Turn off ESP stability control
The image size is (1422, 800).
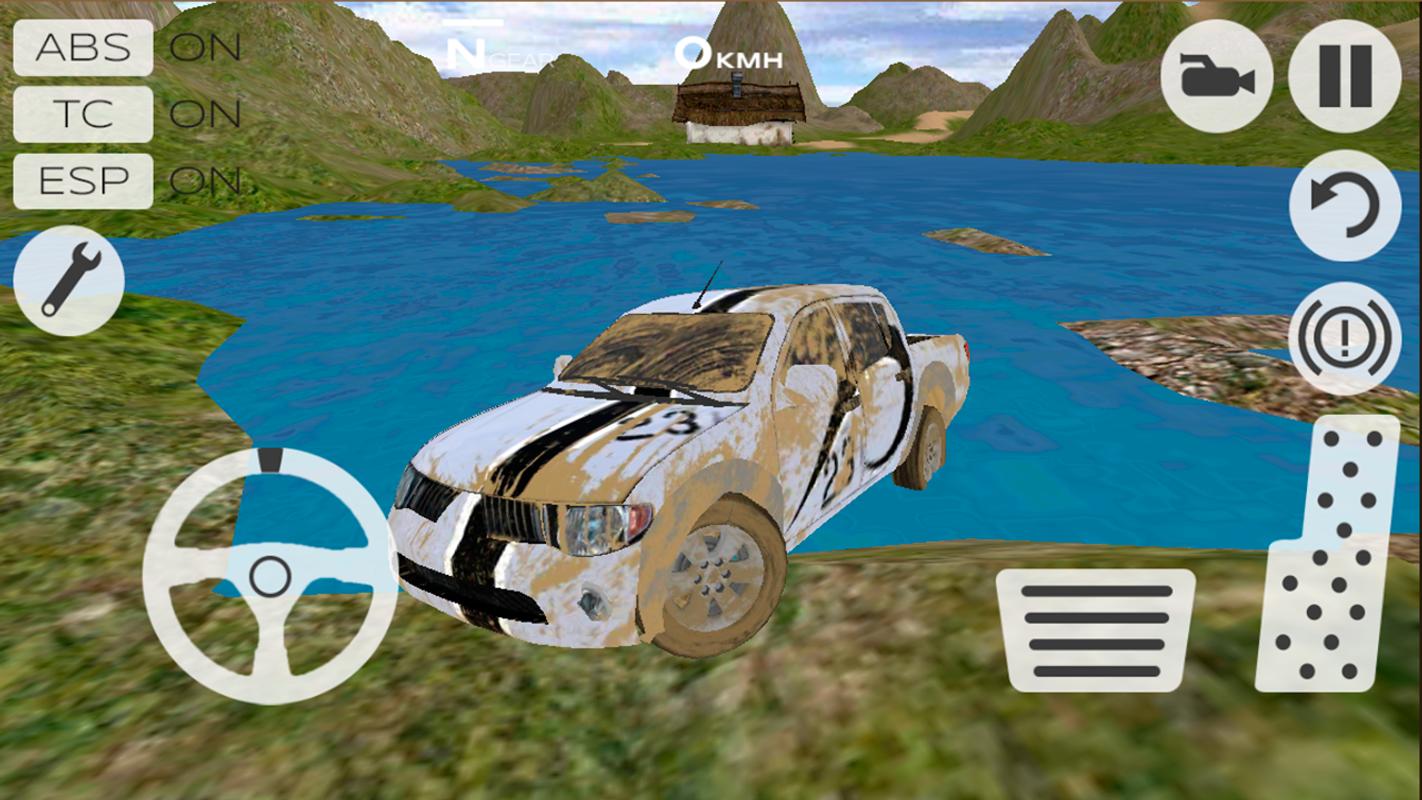click(x=82, y=180)
